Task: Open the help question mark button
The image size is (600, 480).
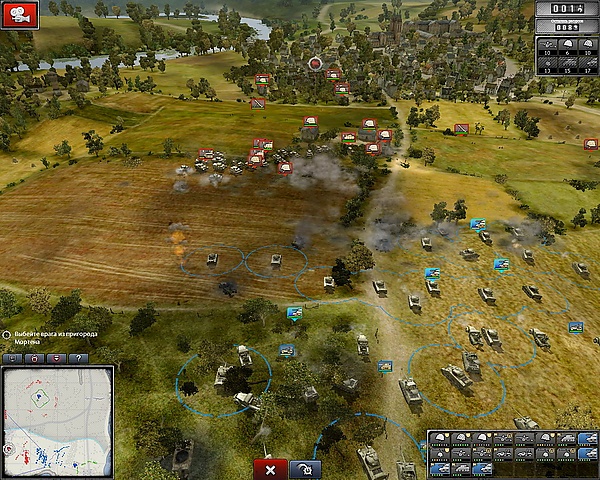Action: (78, 358)
